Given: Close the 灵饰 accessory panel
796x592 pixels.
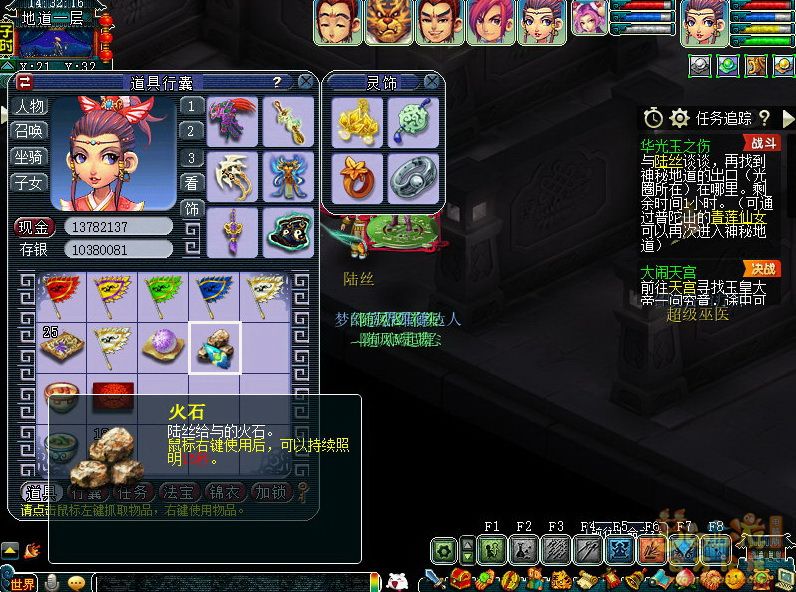Looking at the screenshot, I should (431, 82).
